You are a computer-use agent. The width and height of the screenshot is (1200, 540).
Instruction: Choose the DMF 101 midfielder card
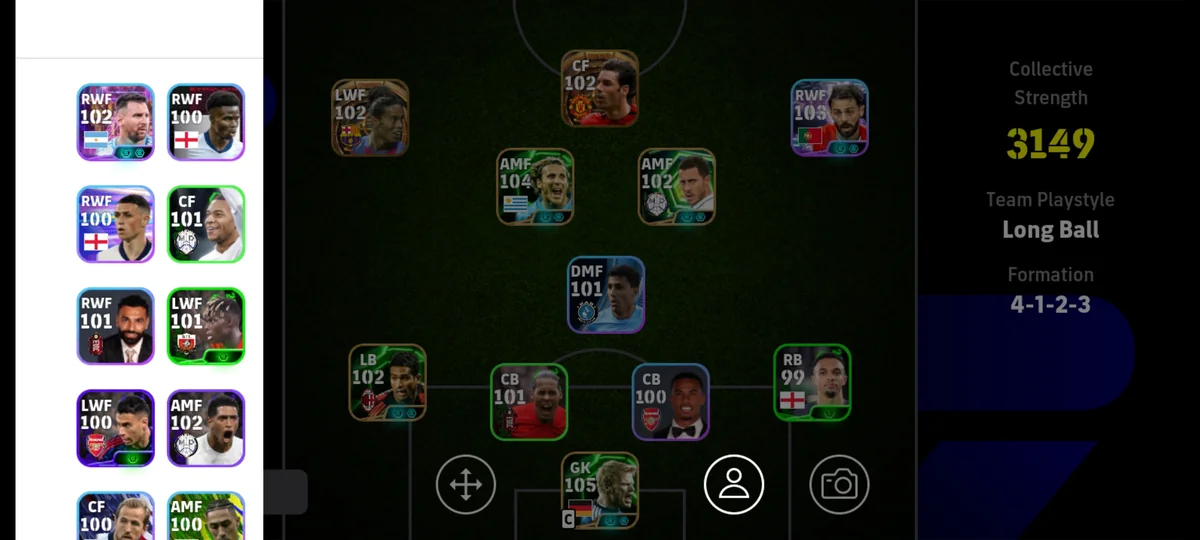tap(606, 295)
